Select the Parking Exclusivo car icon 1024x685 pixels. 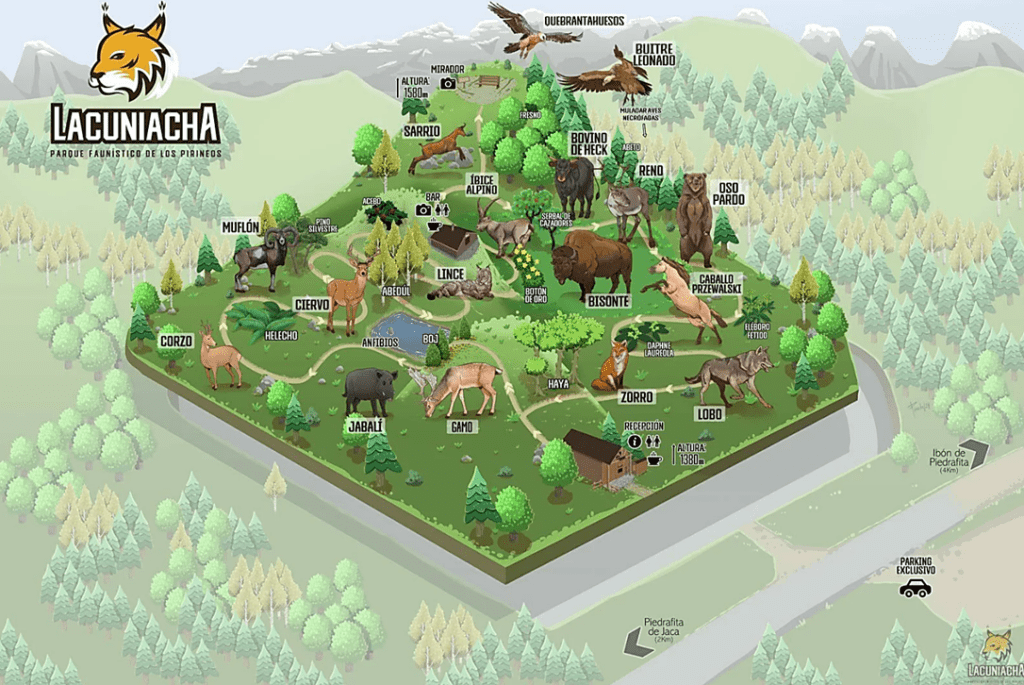click(914, 588)
